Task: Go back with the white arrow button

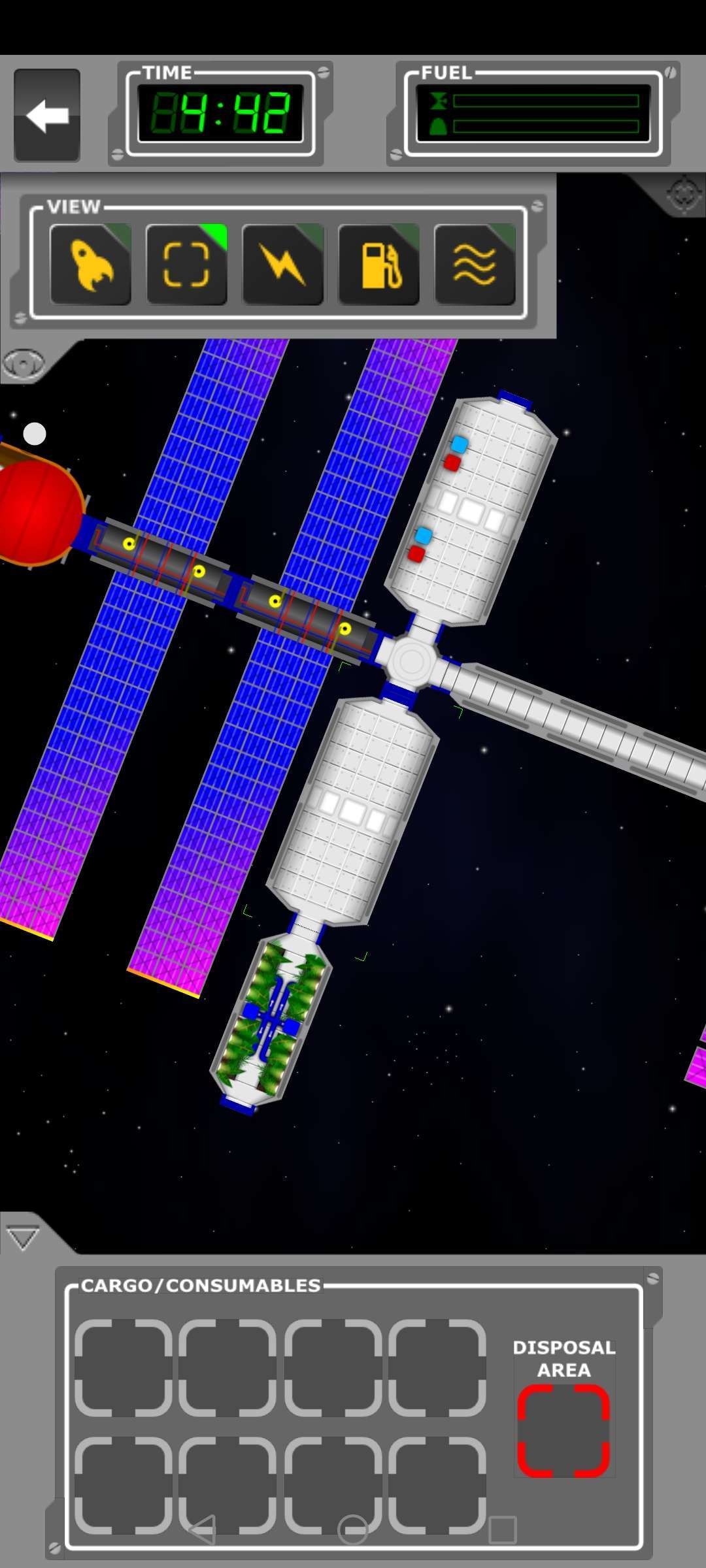Action: click(x=47, y=115)
